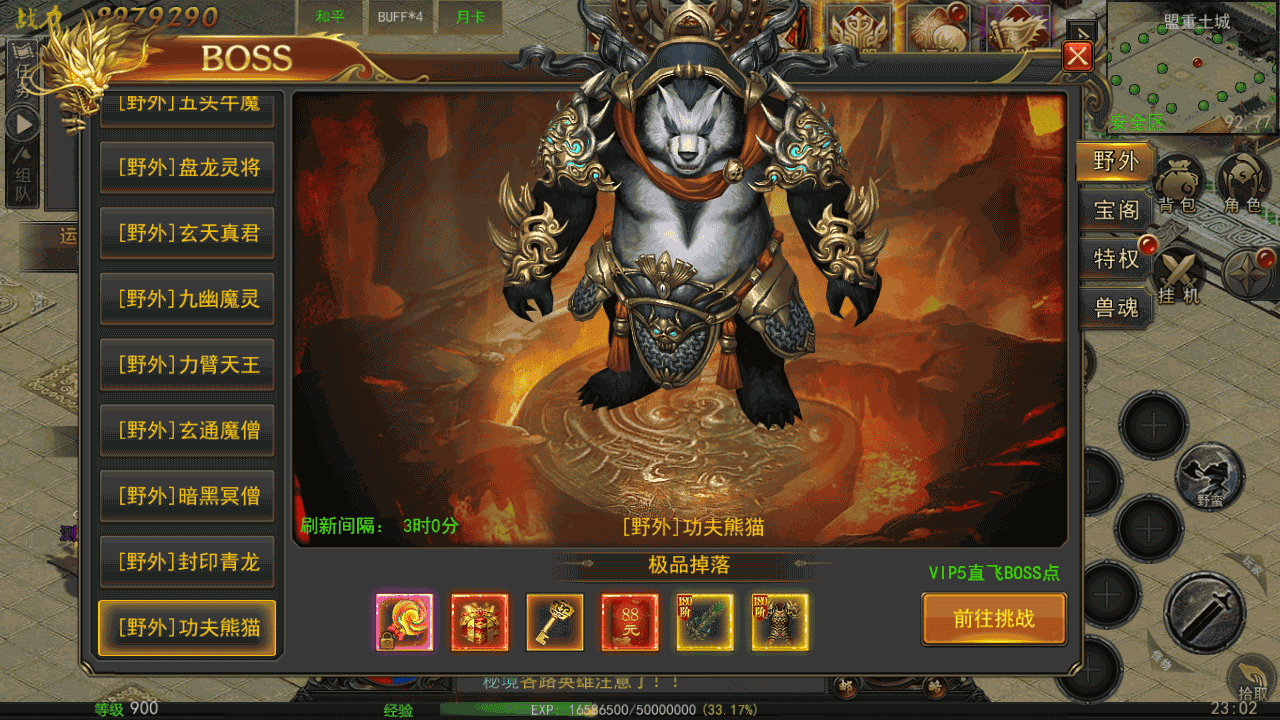Choose the 九幽魔灵 boss entry

187,299
